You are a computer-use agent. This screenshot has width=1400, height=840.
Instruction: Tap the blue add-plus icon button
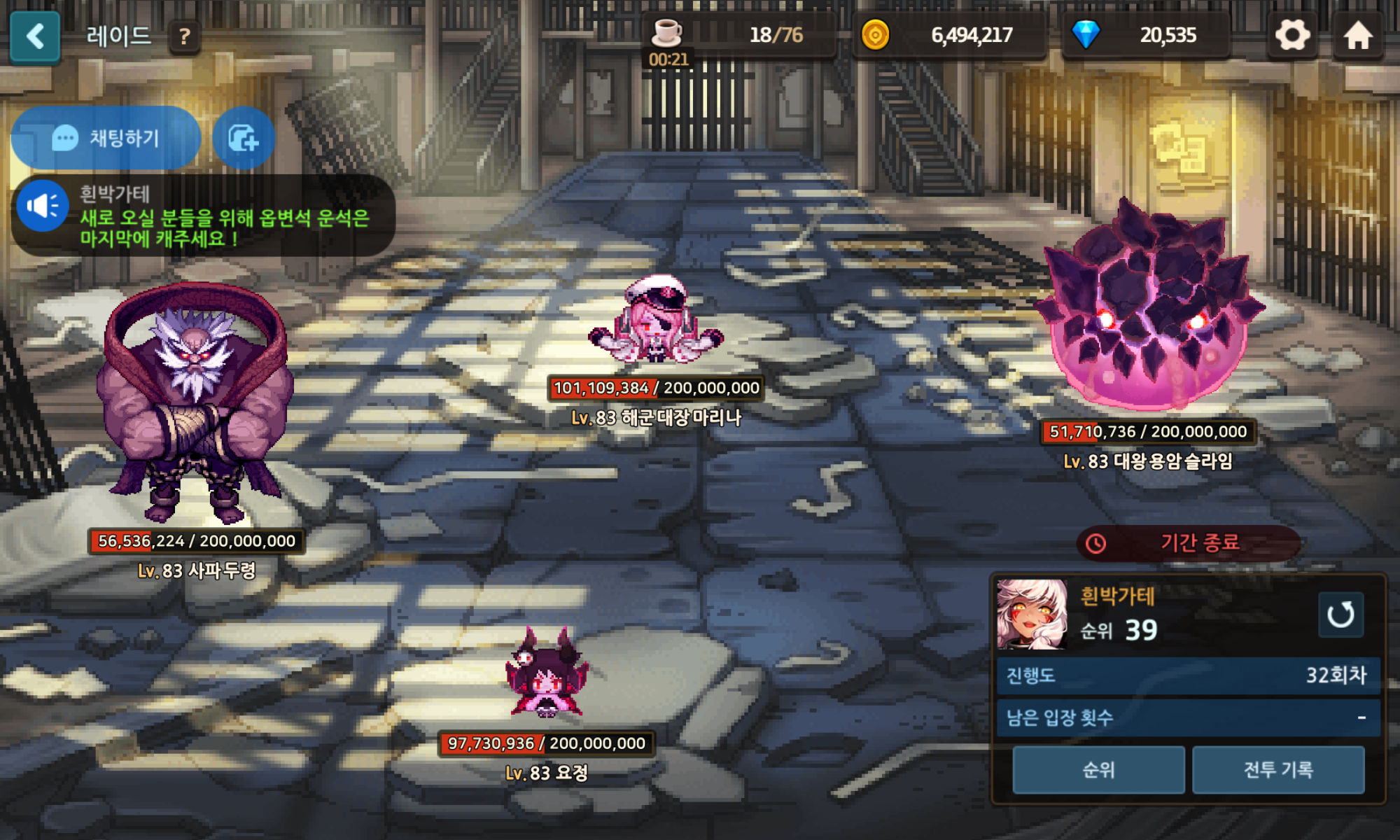click(244, 138)
